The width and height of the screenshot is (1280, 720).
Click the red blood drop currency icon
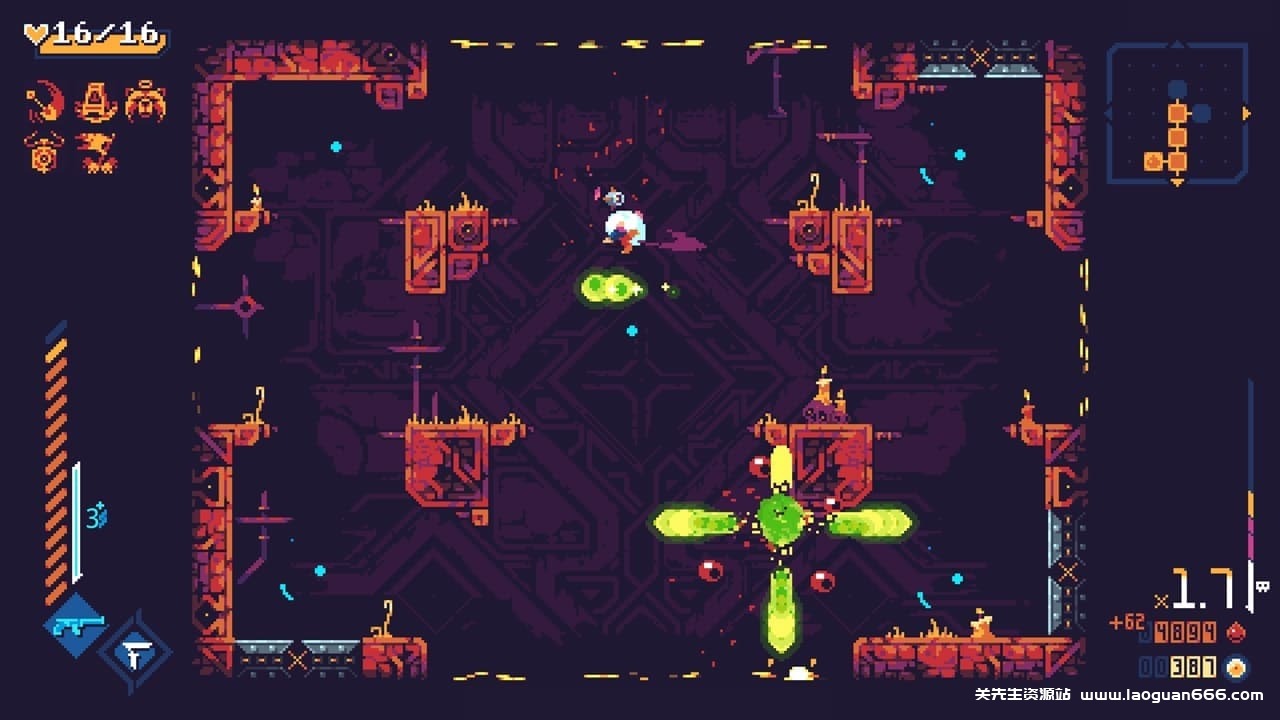(x=1235, y=631)
